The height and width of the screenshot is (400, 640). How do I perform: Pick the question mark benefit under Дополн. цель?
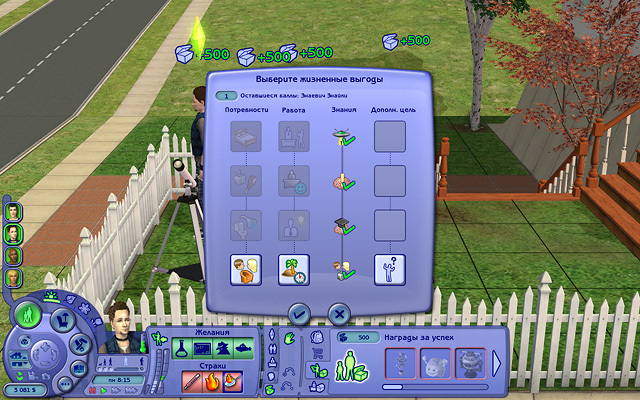click(390, 269)
